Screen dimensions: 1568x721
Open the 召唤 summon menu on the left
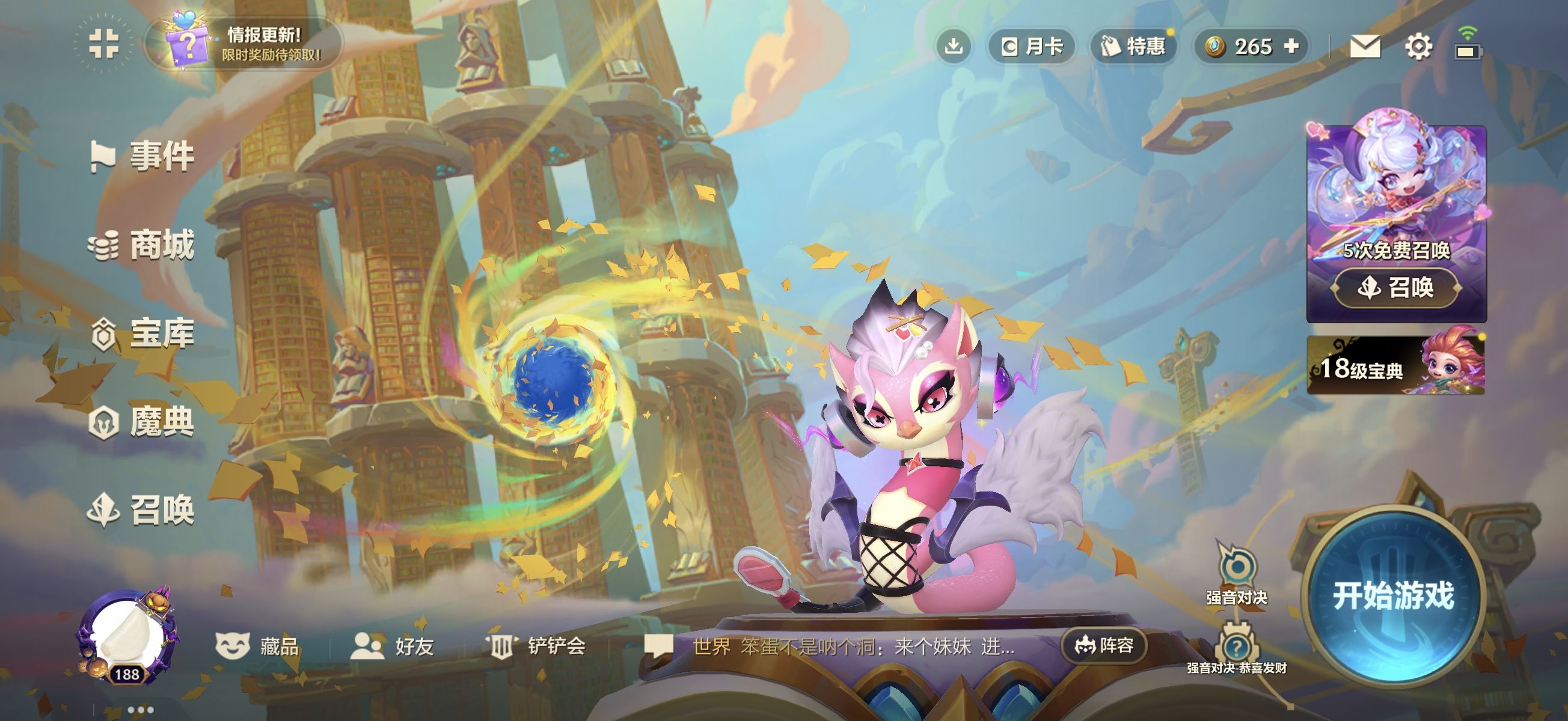click(x=142, y=510)
